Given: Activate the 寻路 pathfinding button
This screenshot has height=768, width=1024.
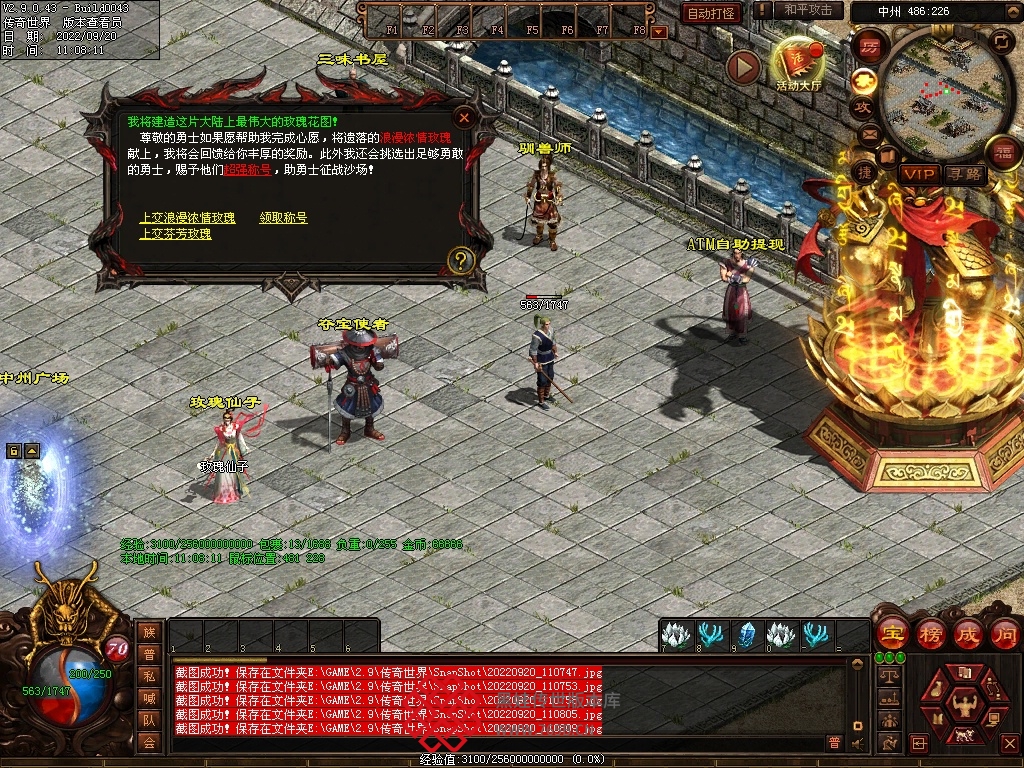Looking at the screenshot, I should [x=965, y=174].
